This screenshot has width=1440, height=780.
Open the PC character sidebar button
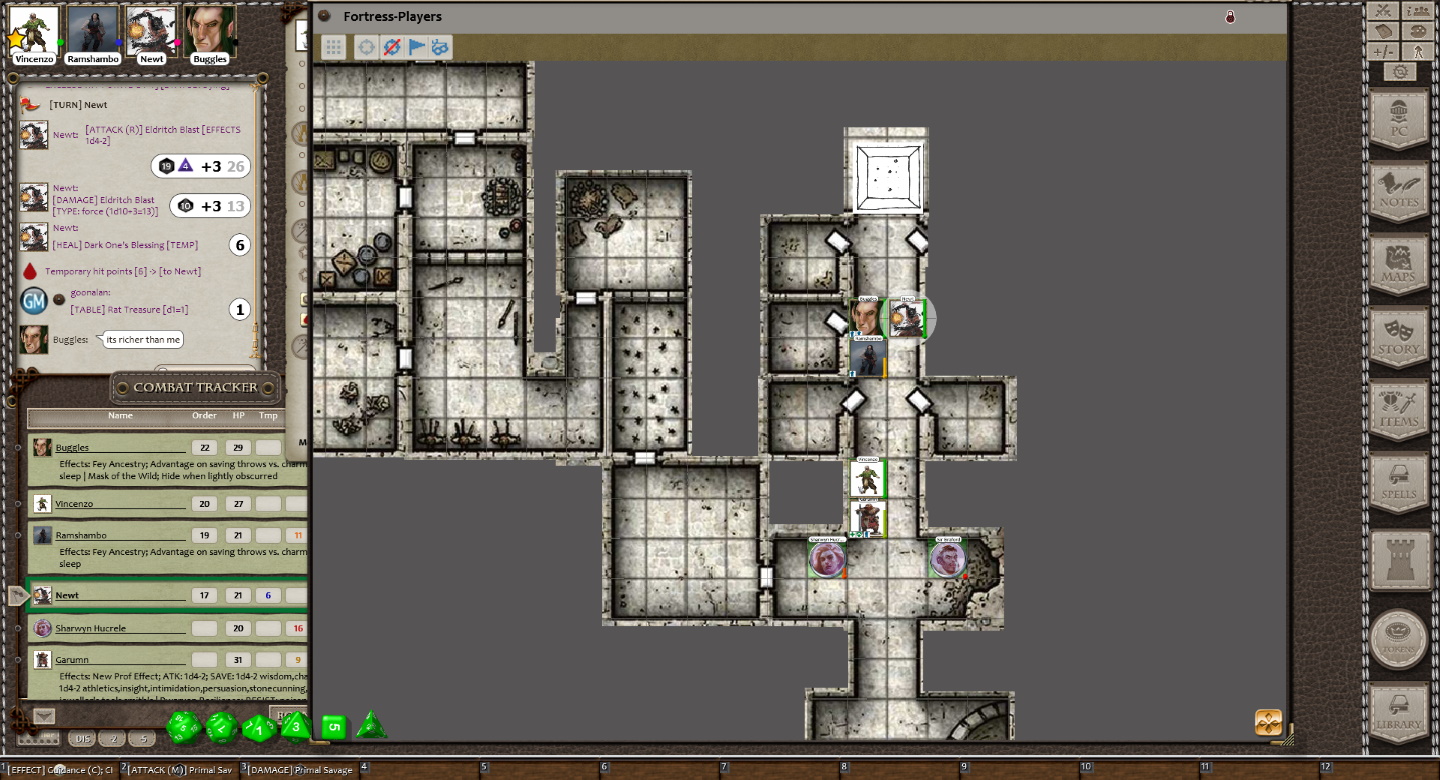pos(1398,120)
